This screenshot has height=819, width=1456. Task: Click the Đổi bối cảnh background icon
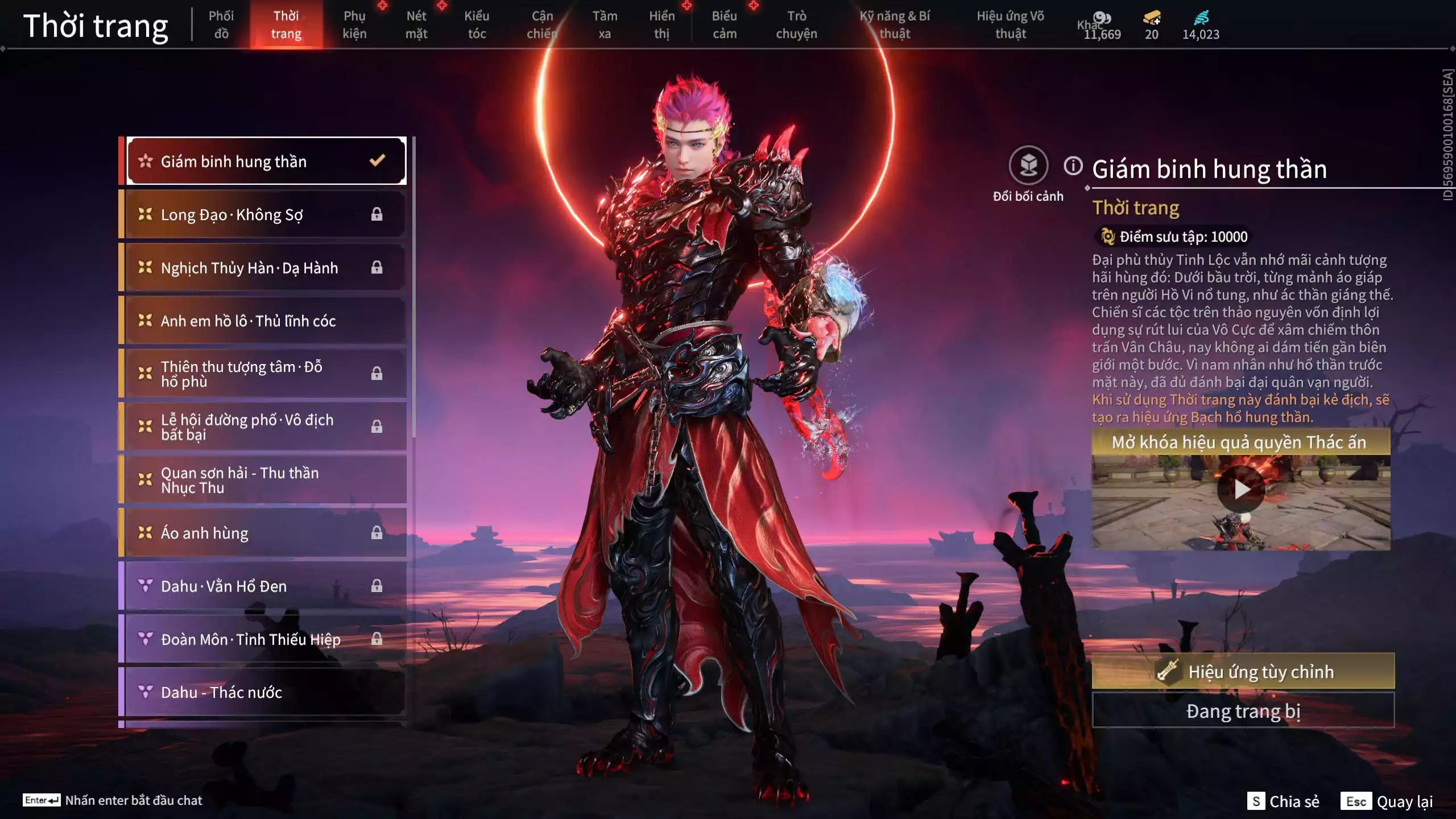1028,166
